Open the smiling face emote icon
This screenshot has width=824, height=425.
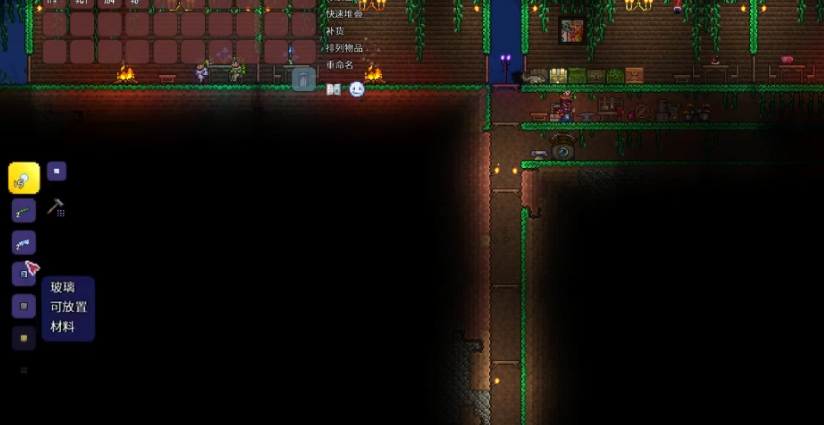click(357, 89)
